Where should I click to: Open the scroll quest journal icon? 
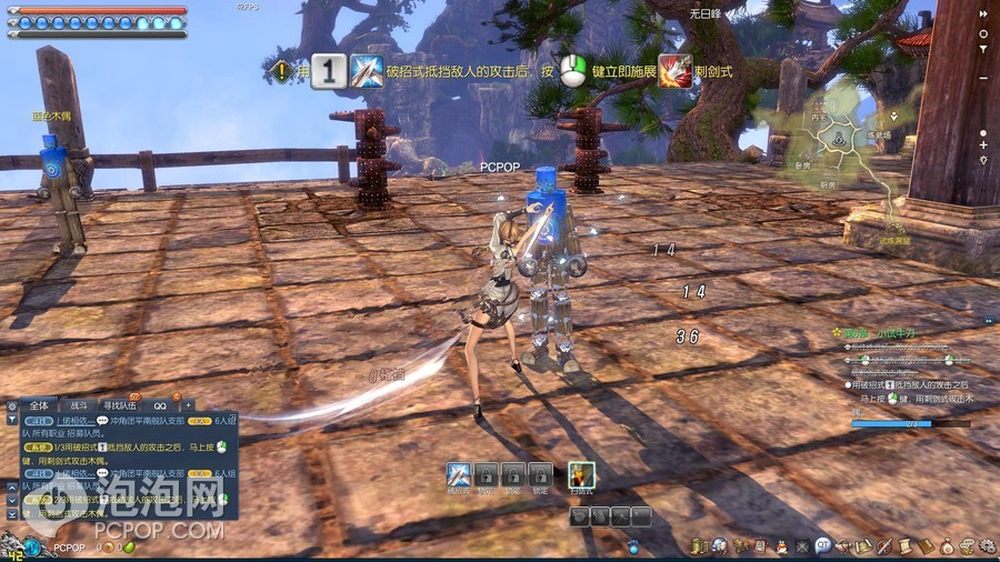[904, 546]
